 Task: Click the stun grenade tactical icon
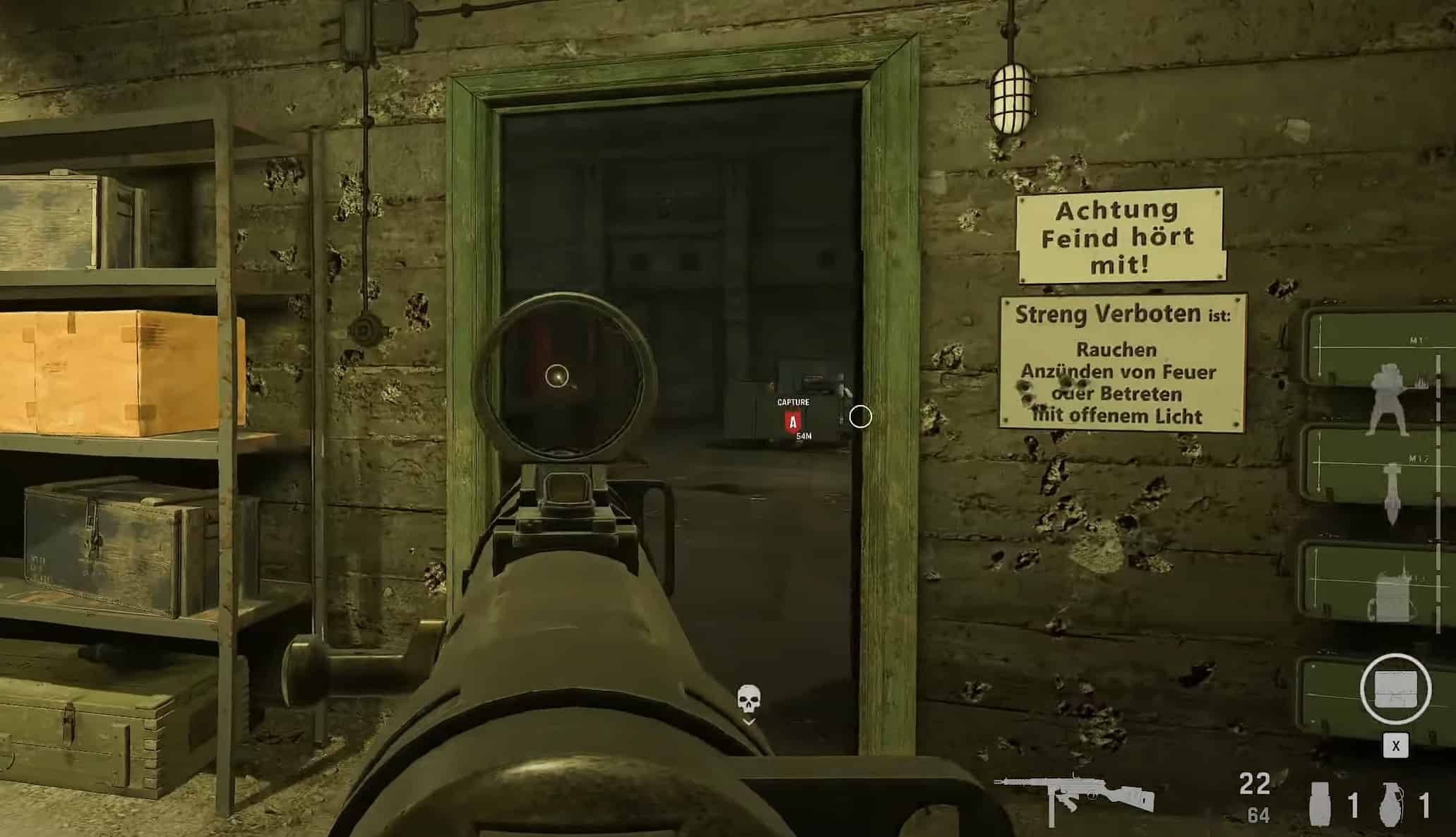[x=1319, y=805]
